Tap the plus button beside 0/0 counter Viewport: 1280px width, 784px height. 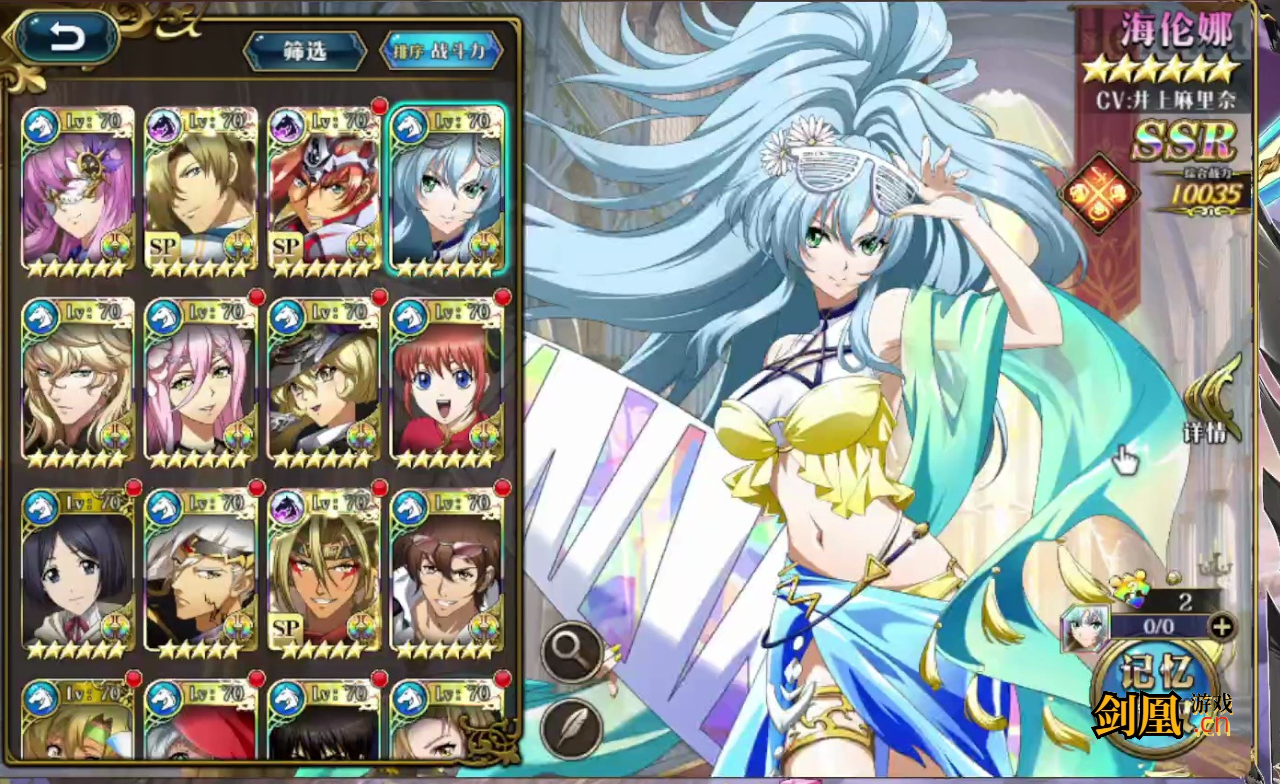[x=1221, y=627]
